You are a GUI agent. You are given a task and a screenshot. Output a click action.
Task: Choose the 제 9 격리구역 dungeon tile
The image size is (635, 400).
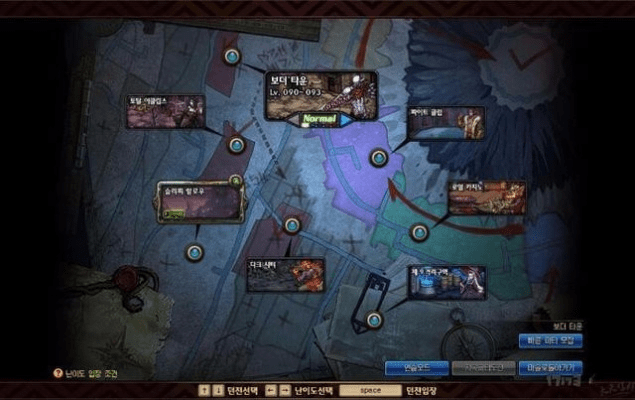[x=446, y=282]
